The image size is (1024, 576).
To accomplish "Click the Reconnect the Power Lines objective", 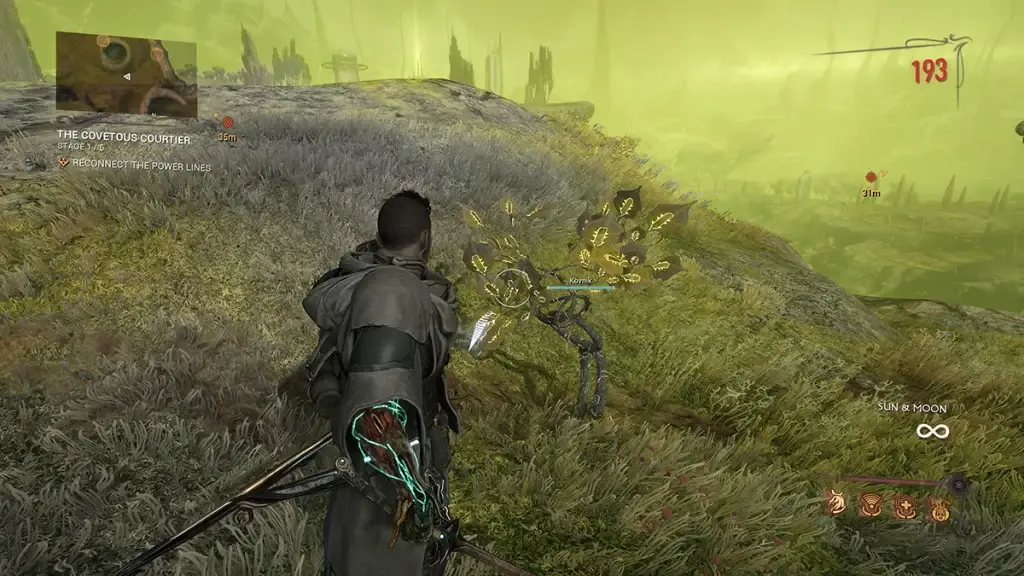I will [141, 166].
